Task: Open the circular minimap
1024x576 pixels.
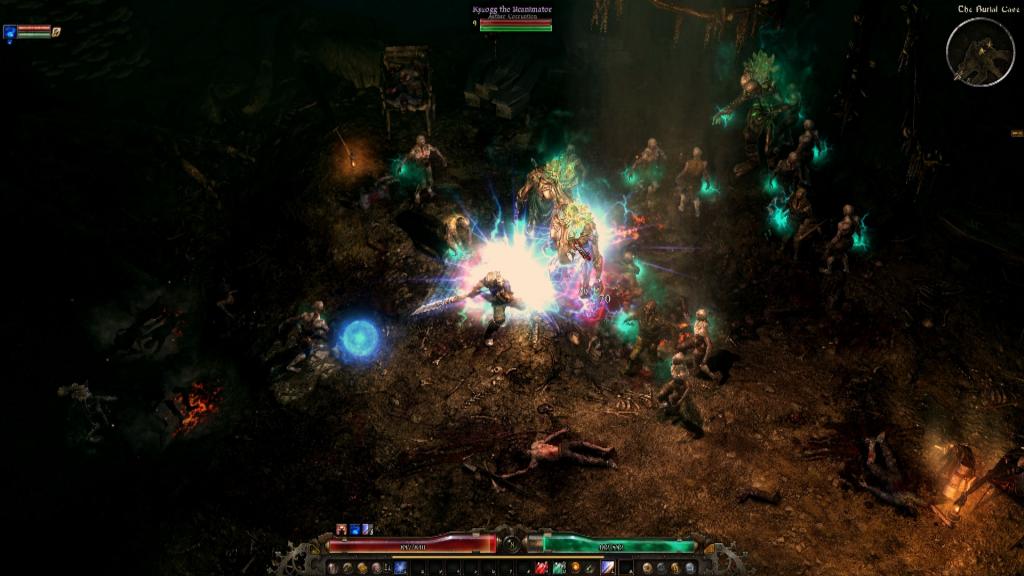Action: [x=980, y=52]
